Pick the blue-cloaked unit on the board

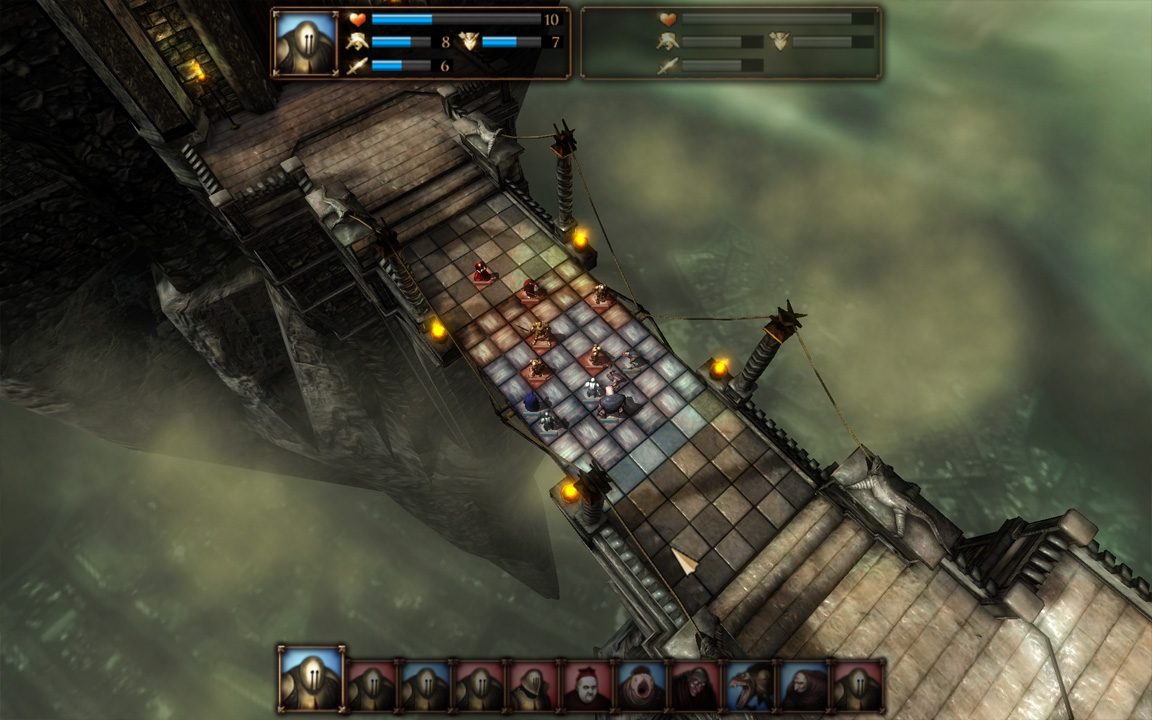[x=532, y=402]
